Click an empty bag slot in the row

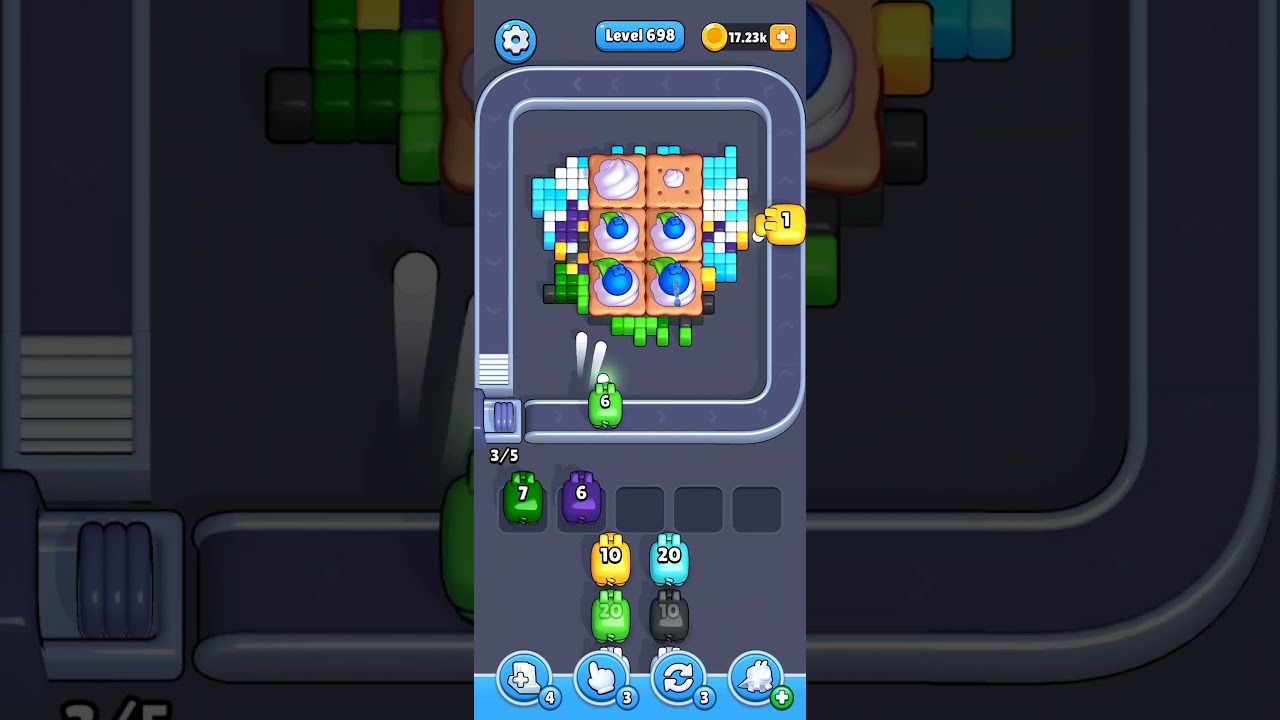(x=640, y=508)
